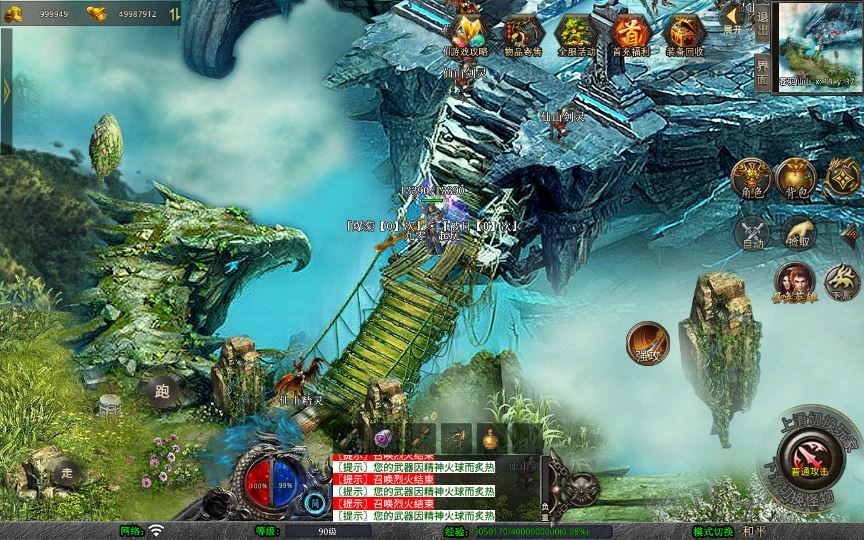Click the 展开 expand arrow

[733, 17]
